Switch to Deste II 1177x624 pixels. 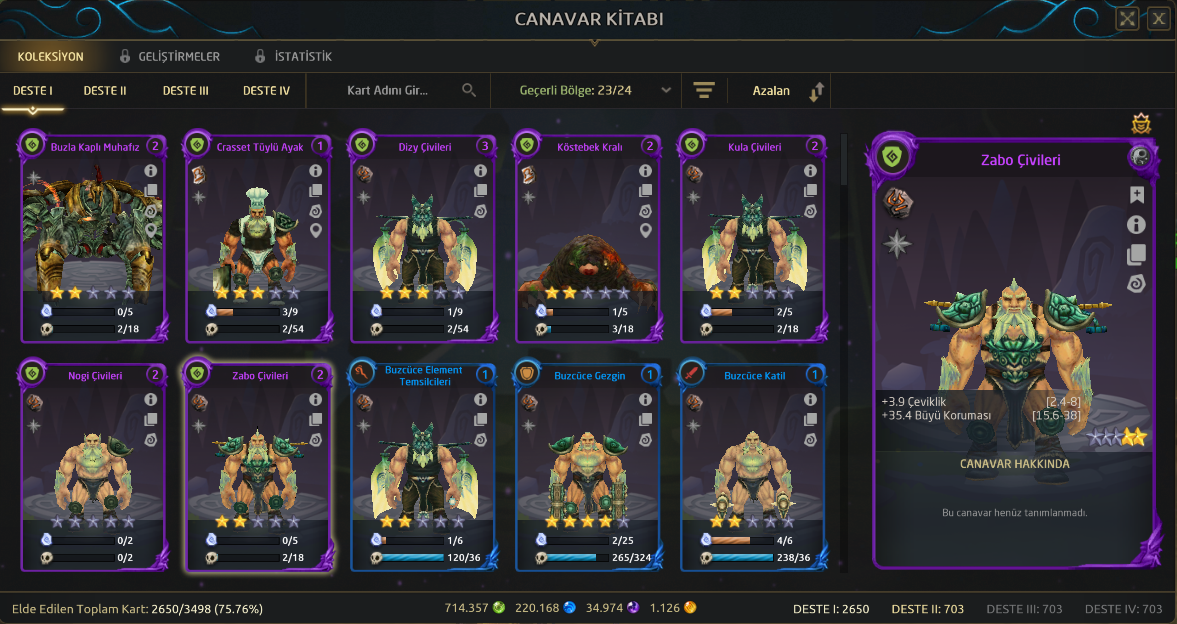[105, 91]
